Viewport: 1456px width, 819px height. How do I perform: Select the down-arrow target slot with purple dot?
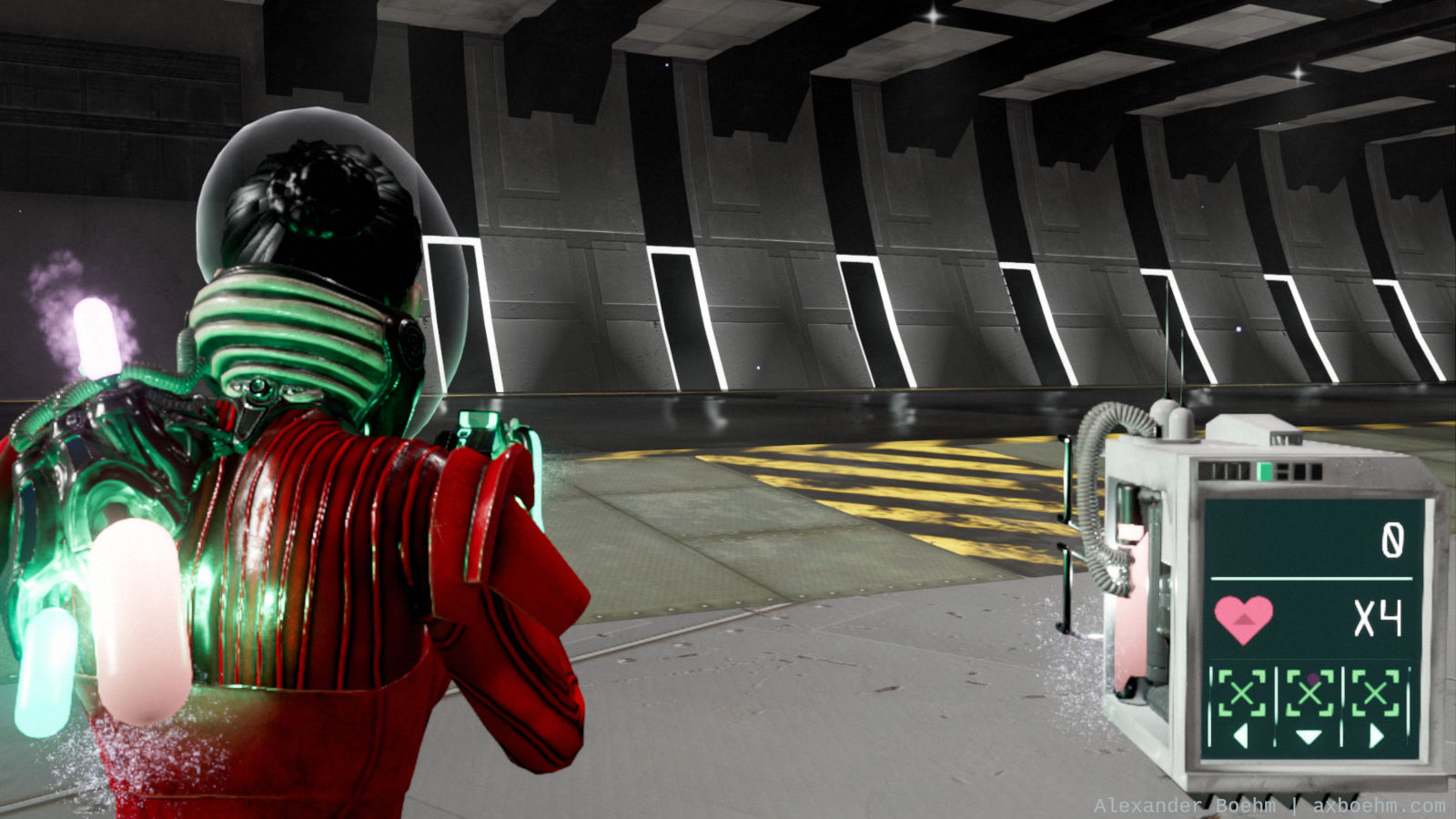point(1309,706)
